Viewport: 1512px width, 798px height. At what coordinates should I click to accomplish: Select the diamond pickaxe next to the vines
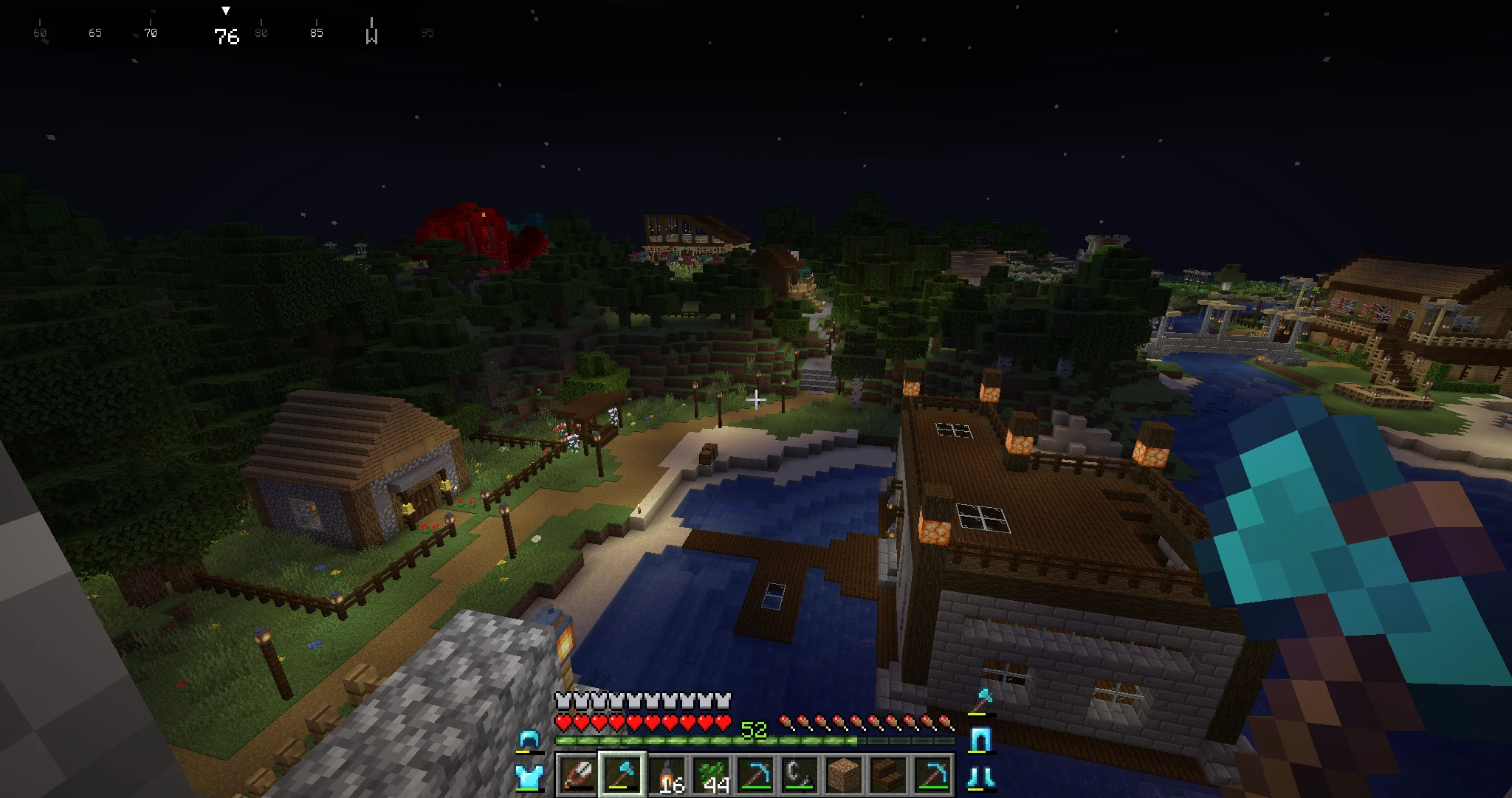pos(757,775)
